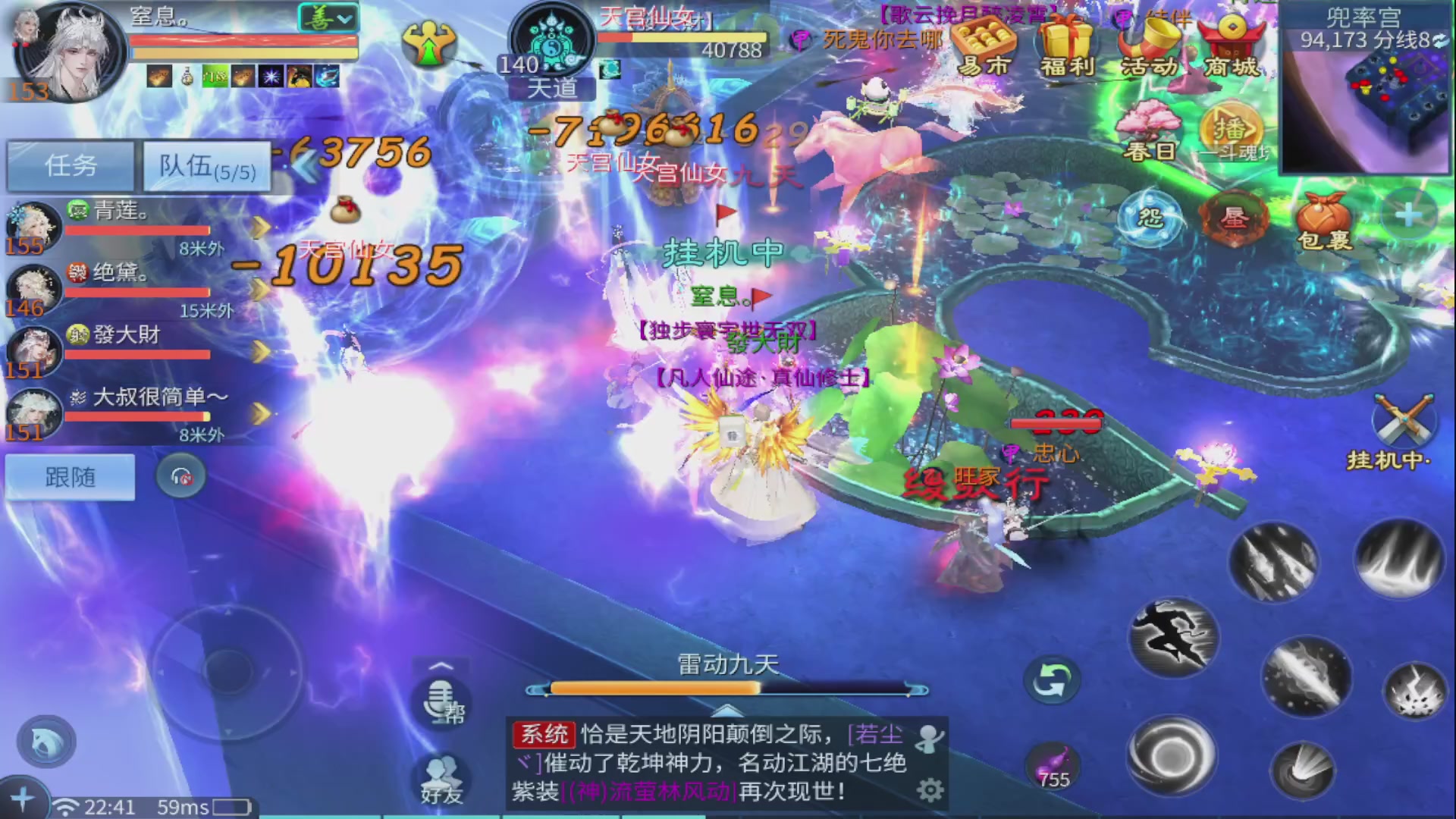Expand teammate 青莲's options arrow
The height and width of the screenshot is (819, 1456).
[262, 225]
